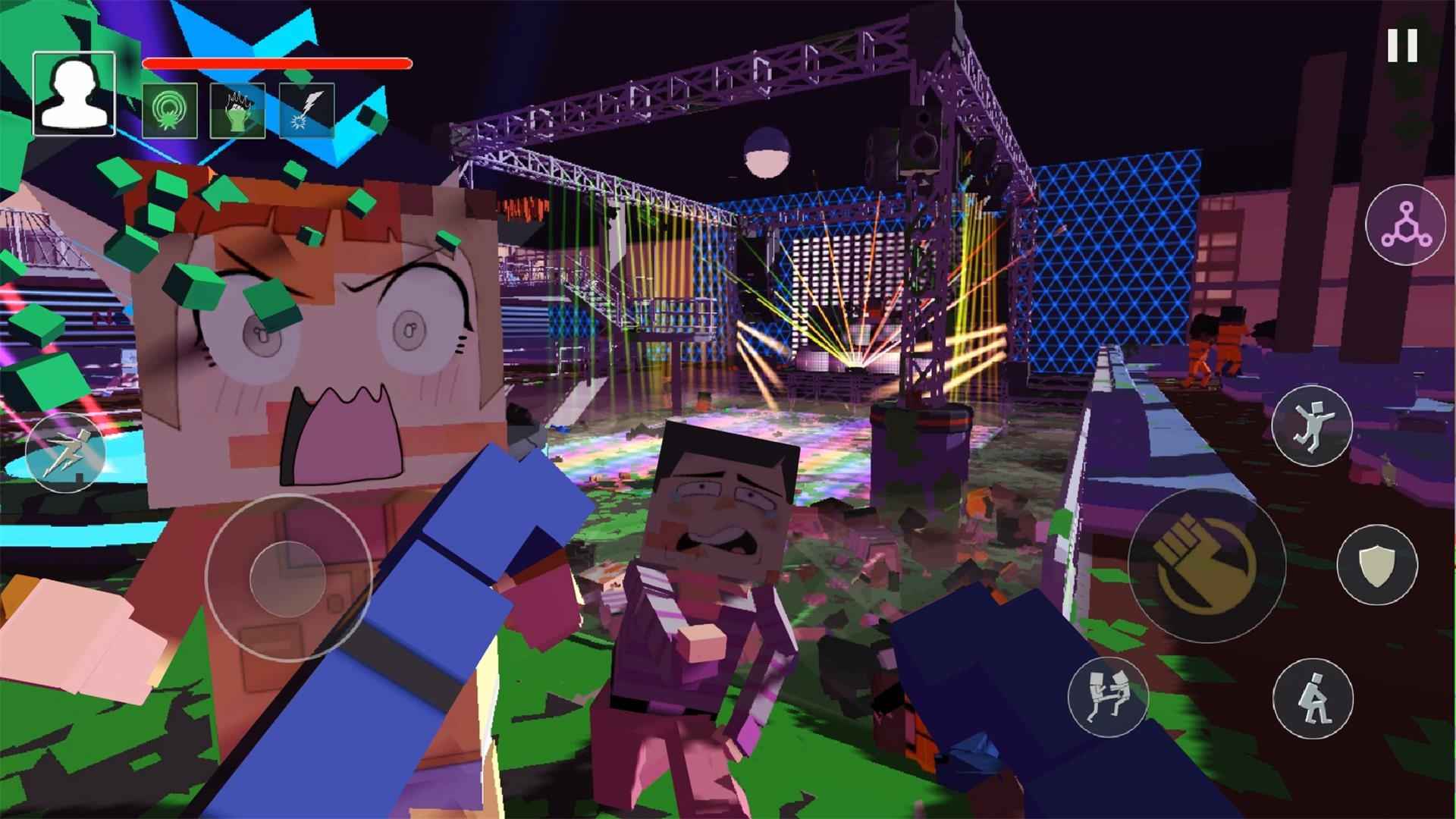Pause the game

pyautogui.click(x=1402, y=46)
